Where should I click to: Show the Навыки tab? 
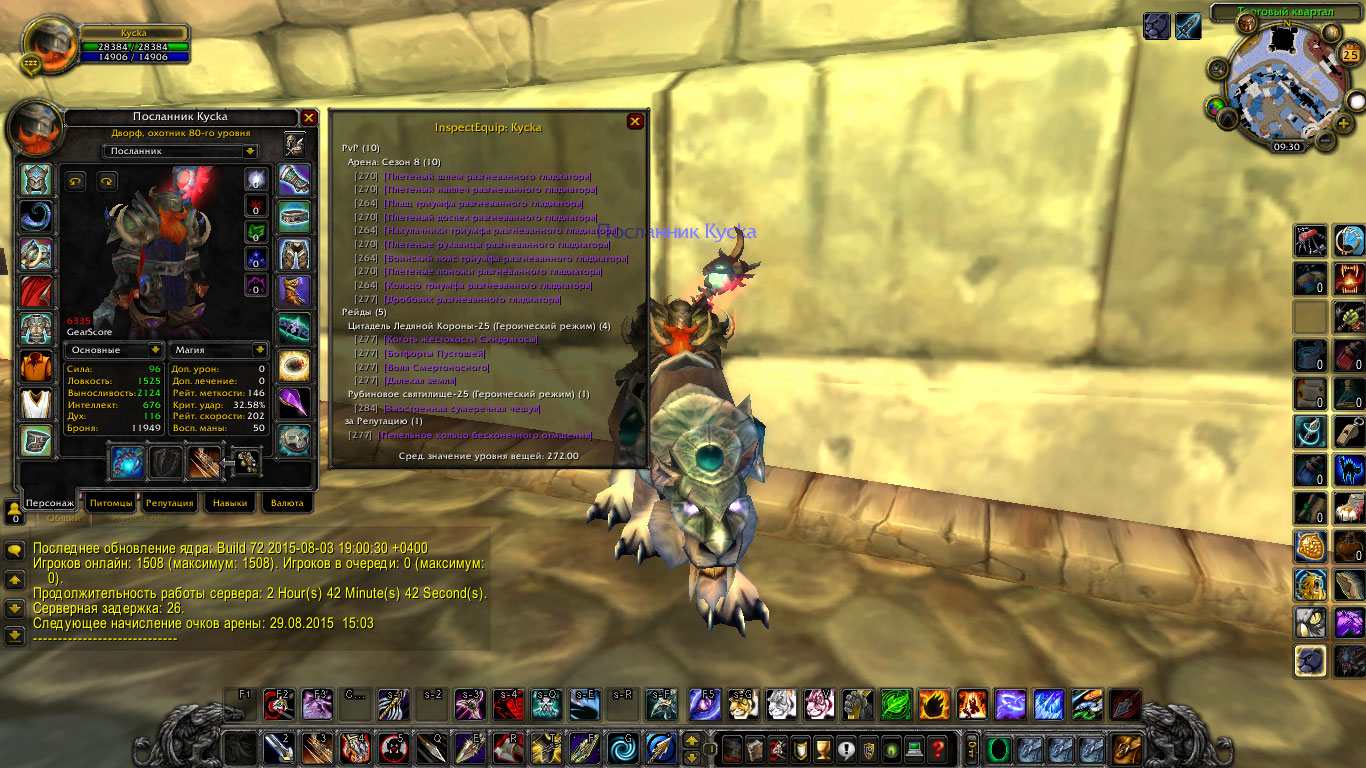click(230, 503)
